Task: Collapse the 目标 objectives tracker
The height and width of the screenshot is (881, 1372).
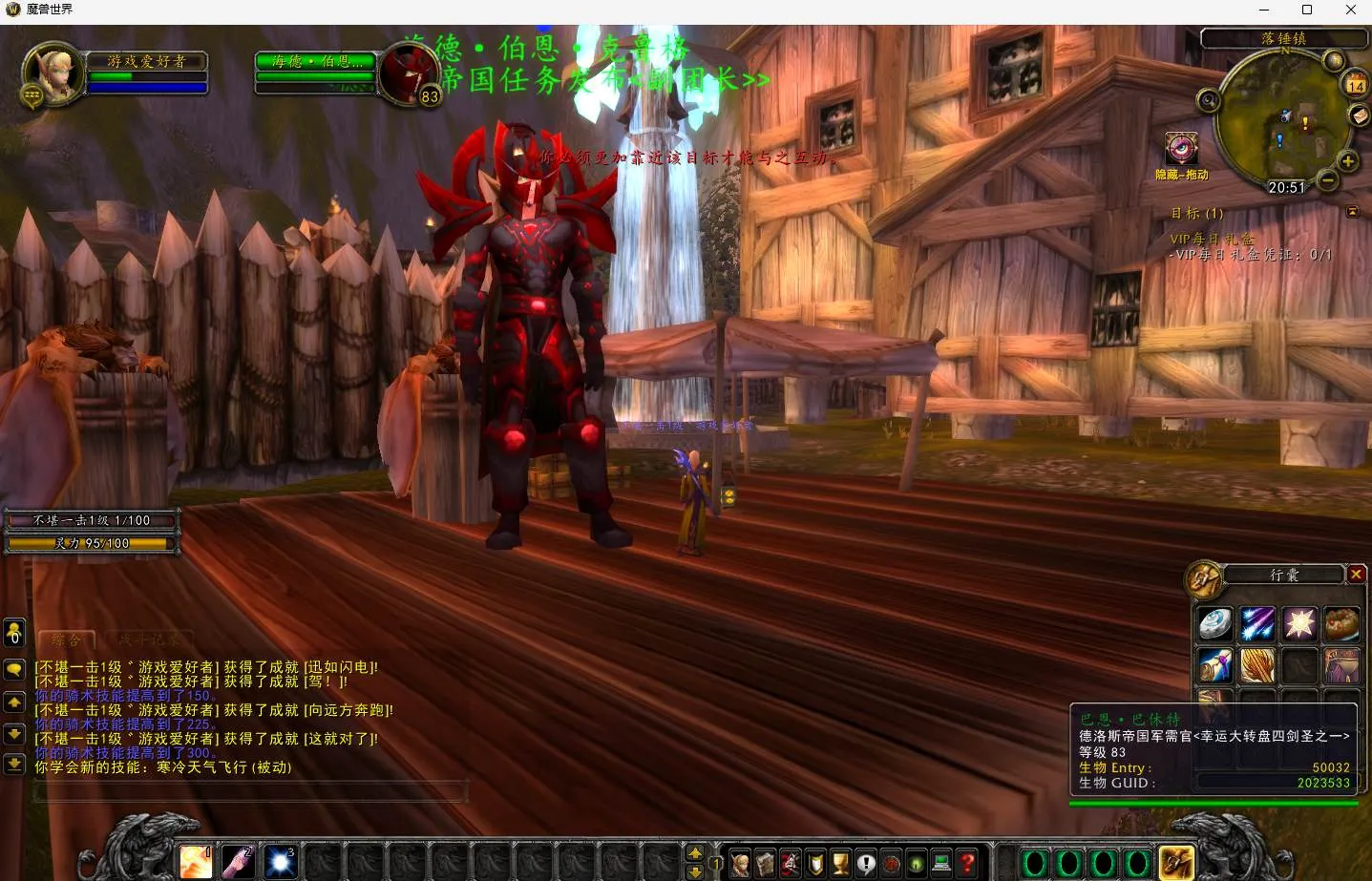Action: coord(1352,211)
